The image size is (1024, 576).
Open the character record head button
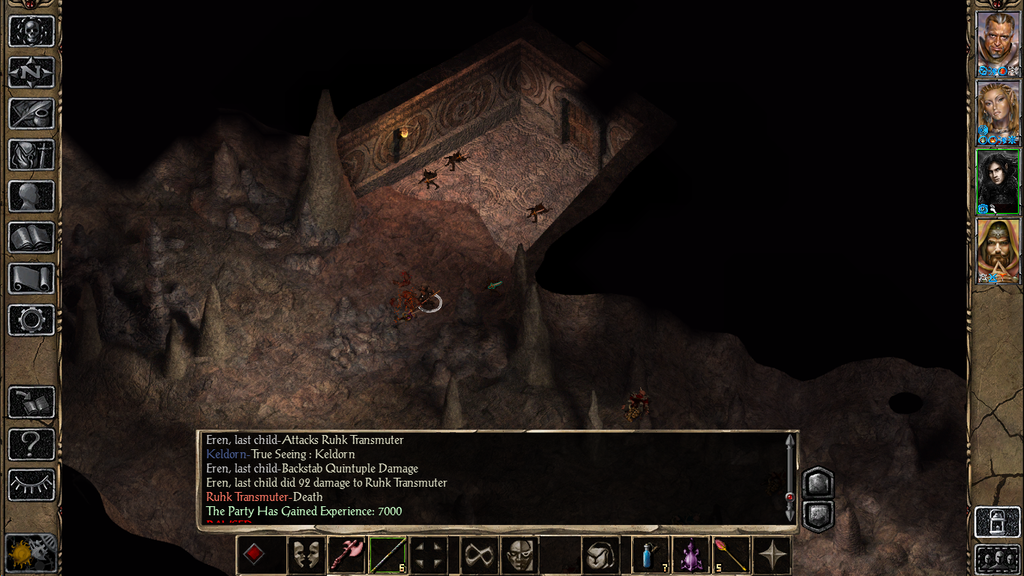[31, 196]
